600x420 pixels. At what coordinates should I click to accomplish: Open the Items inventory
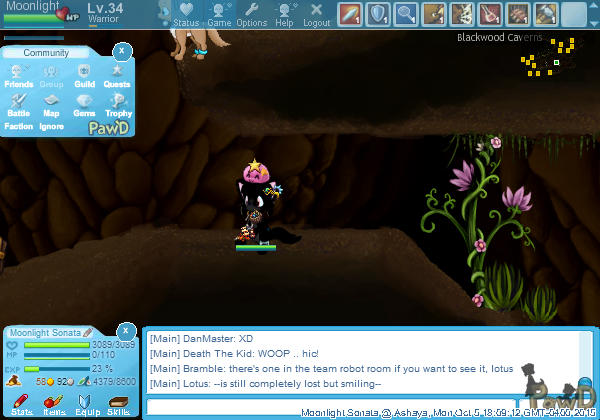[x=54, y=404]
